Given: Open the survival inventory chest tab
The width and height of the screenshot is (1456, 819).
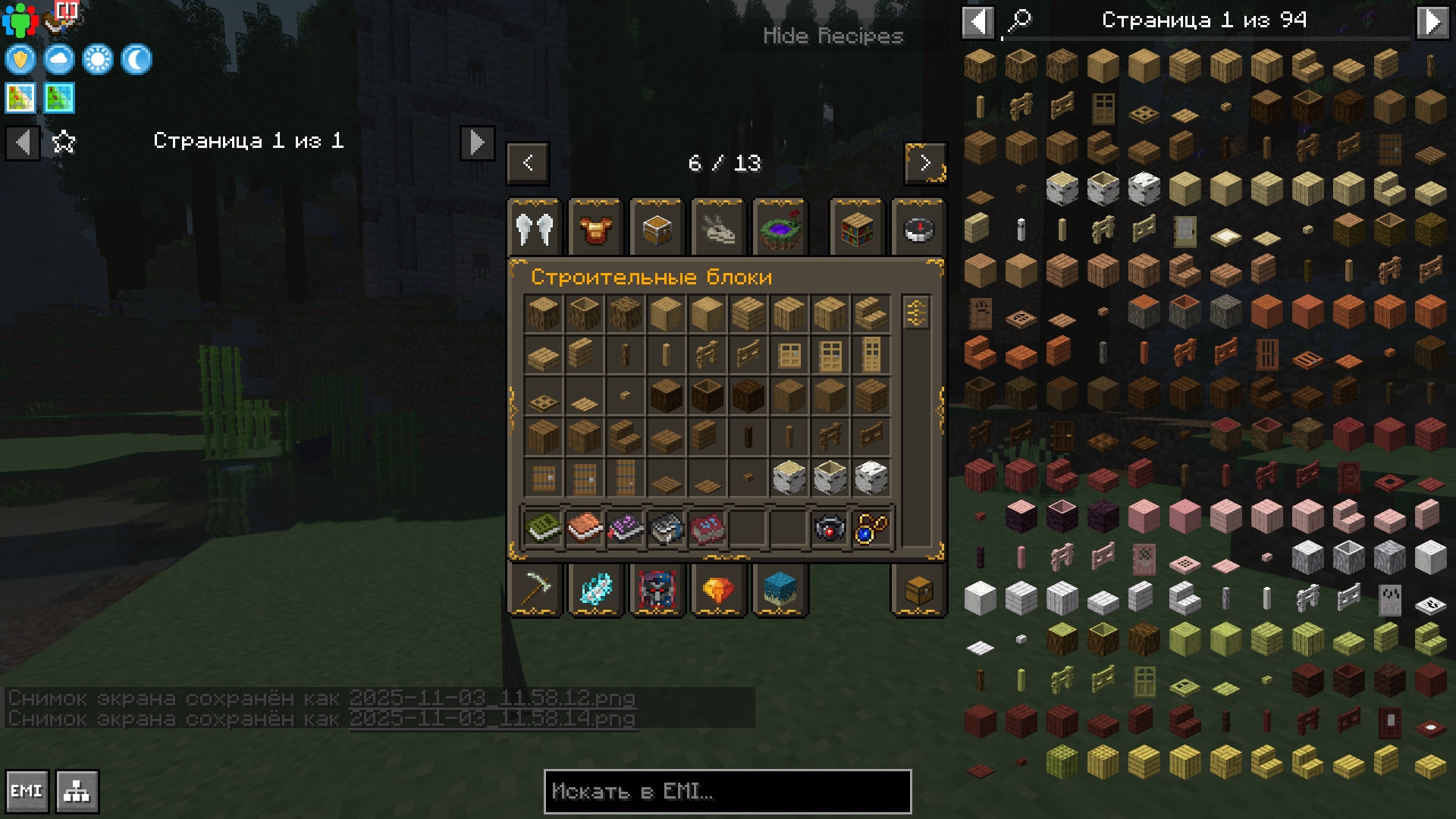Looking at the screenshot, I should pyautogui.click(x=918, y=589).
